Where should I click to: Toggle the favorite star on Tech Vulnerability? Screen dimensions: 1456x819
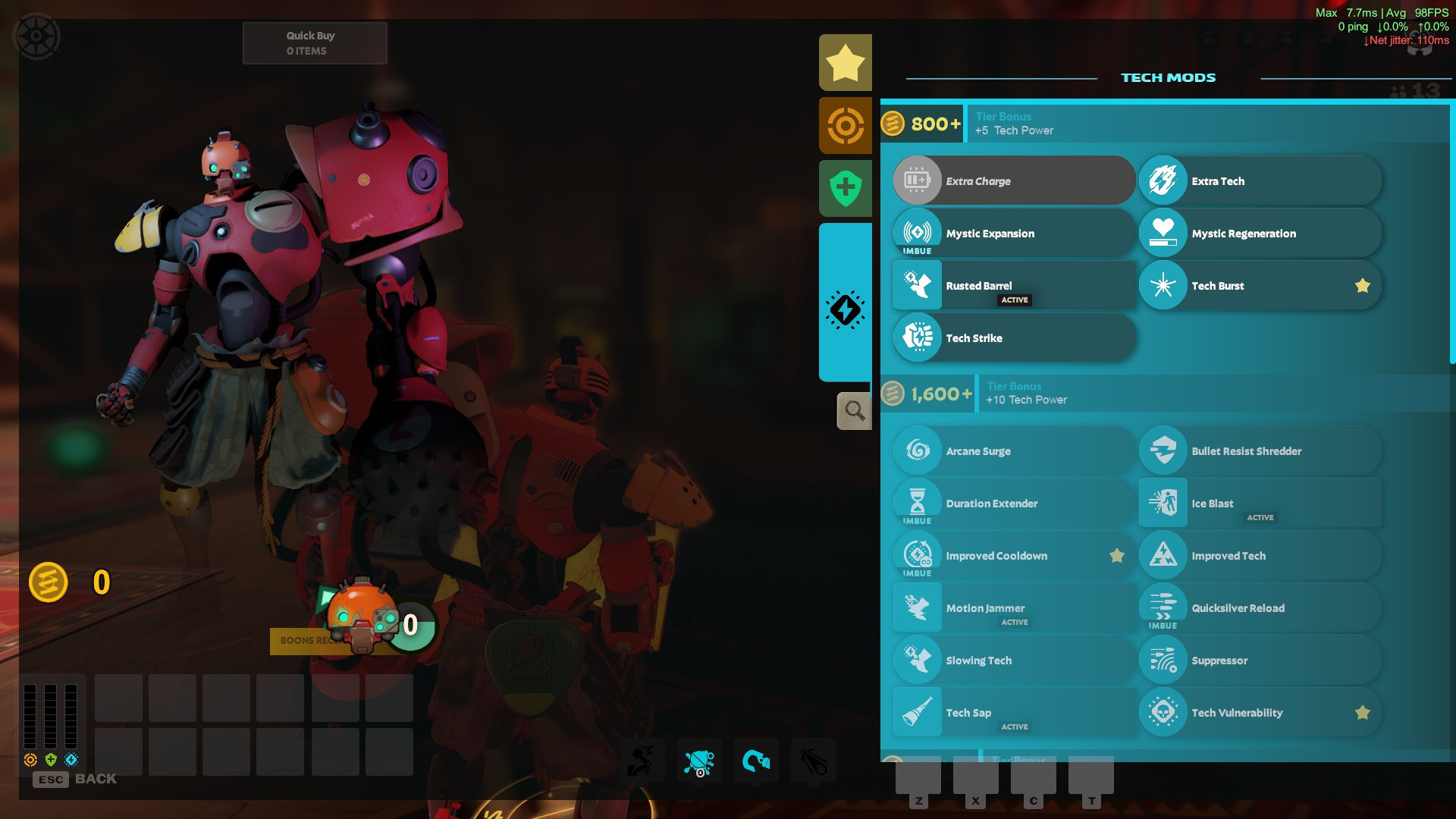point(1363,712)
